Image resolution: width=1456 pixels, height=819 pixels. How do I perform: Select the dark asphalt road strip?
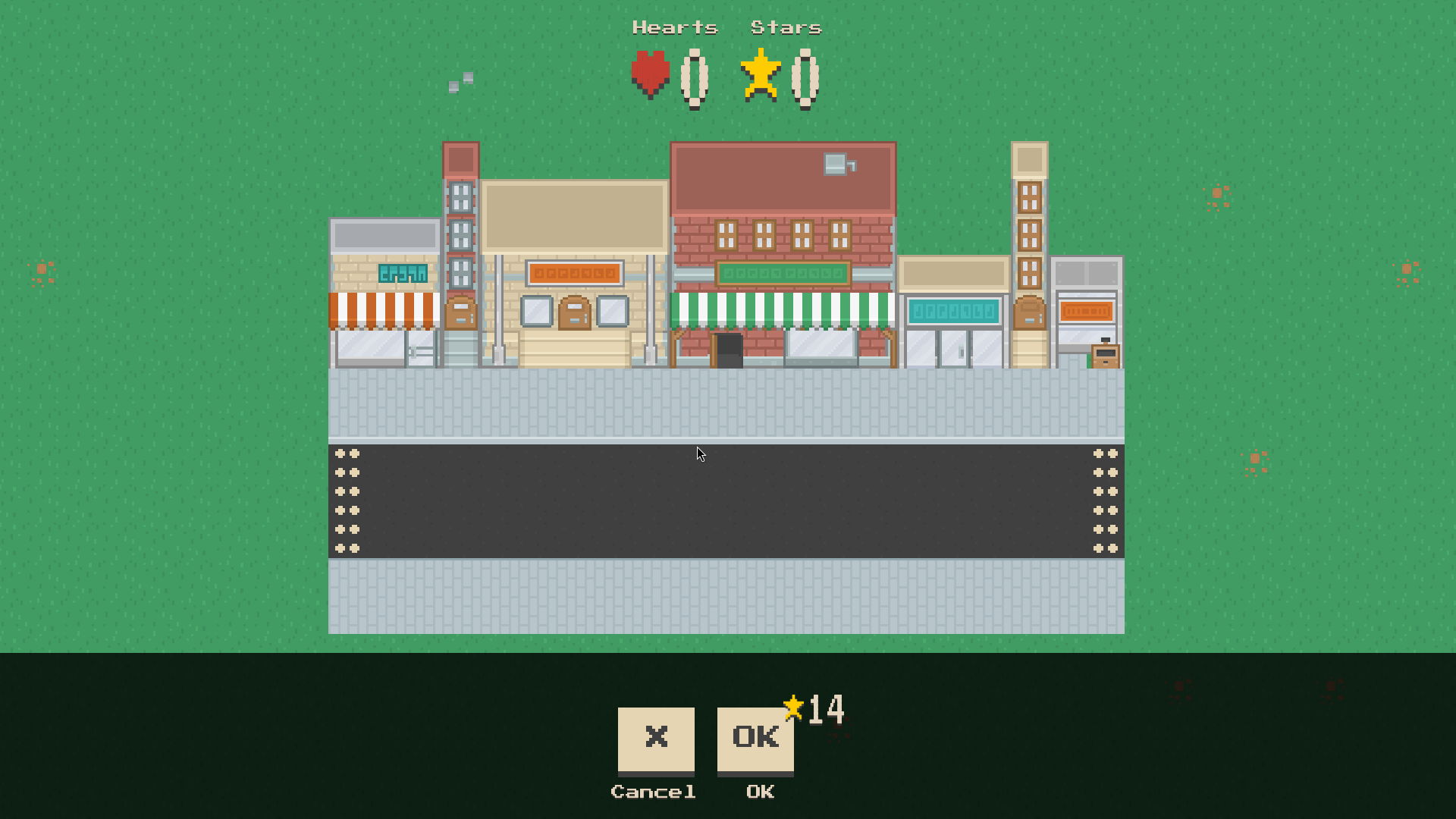728,500
